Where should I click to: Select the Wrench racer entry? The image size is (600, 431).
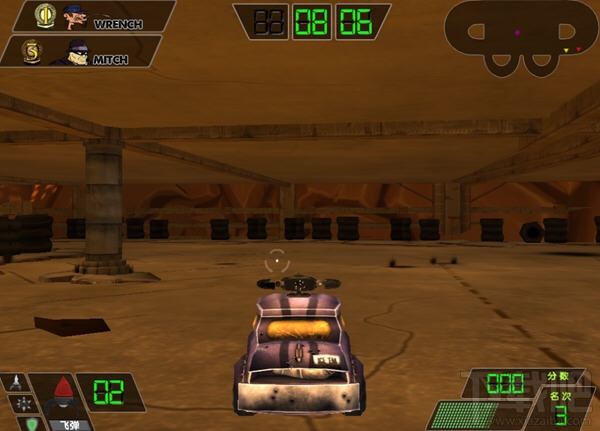[88, 17]
